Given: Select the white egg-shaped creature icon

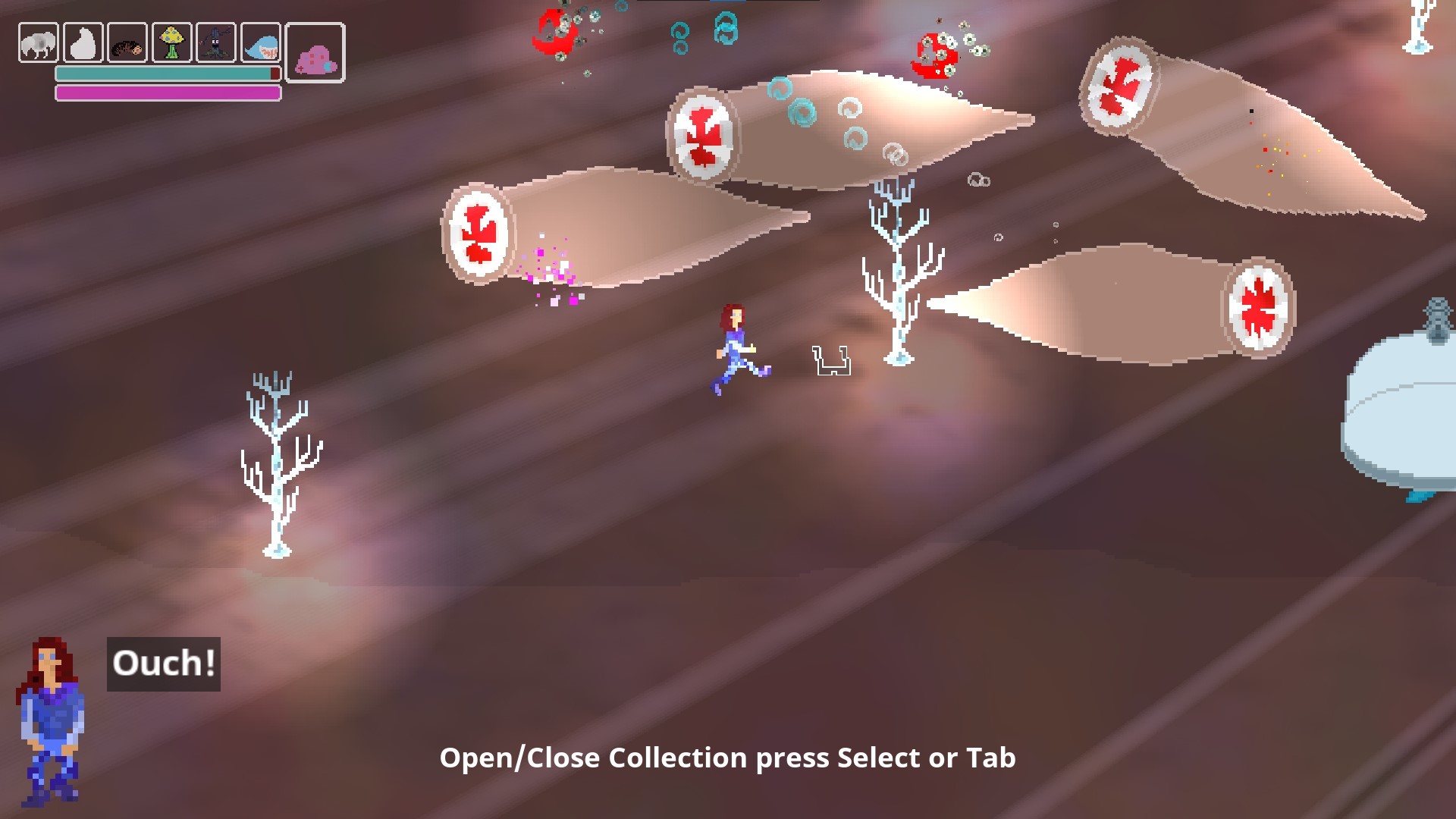Looking at the screenshot, I should point(83,42).
